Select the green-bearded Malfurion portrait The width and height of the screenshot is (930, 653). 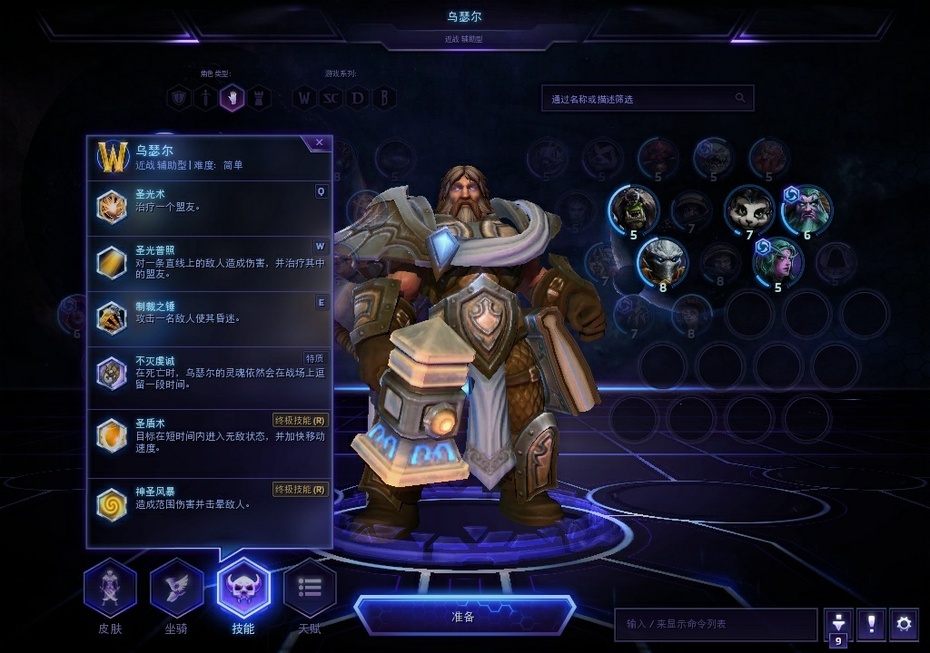coord(806,209)
